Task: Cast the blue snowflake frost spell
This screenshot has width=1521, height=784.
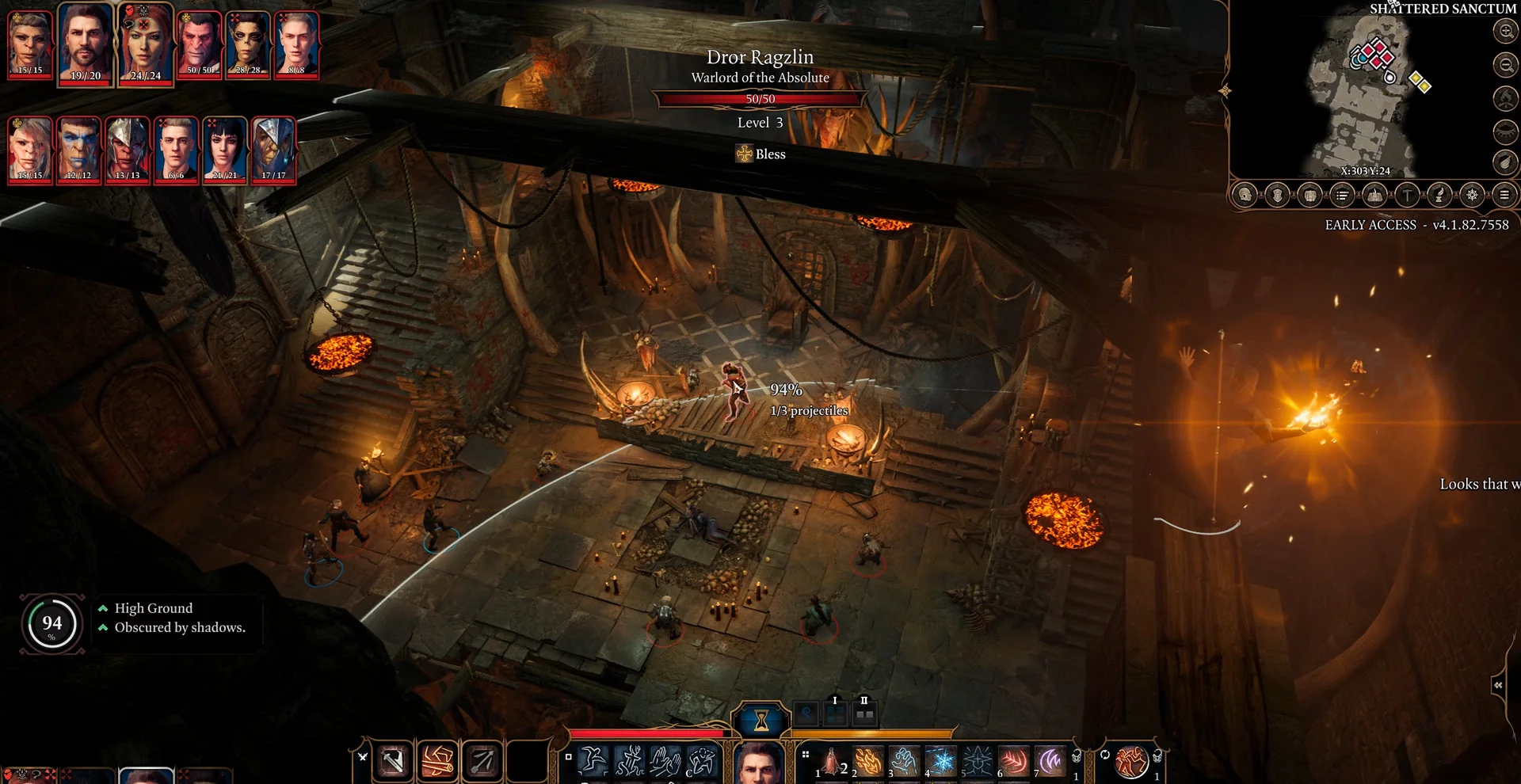Action: coord(941,762)
